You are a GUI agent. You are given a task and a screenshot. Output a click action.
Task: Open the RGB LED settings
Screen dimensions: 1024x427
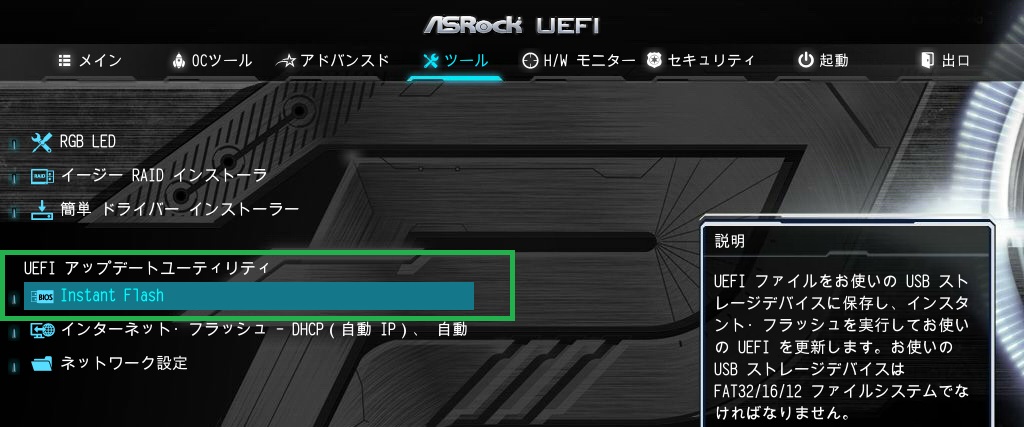pyautogui.click(x=88, y=142)
